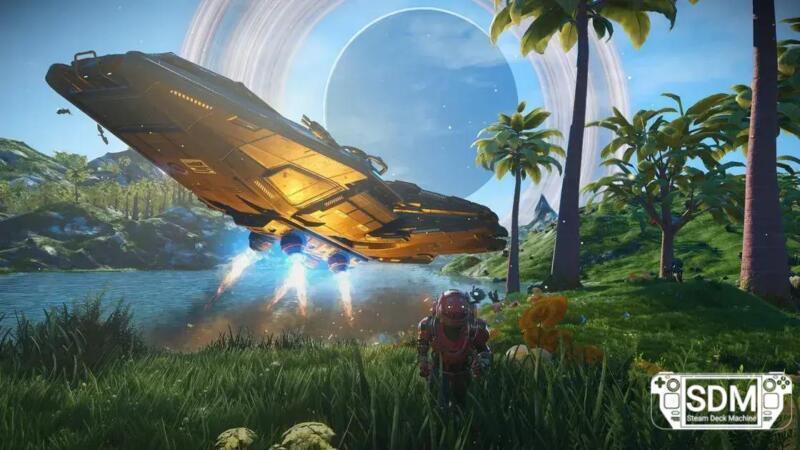Click the Steam Deck Machine watermark logo
This screenshot has height=450, width=800.
click(720, 400)
